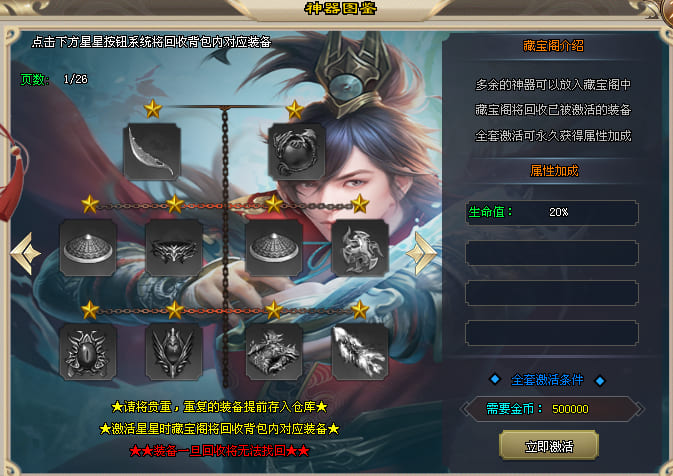
Task: Choose the coiled dragon statue slot
Action: [x=274, y=352]
